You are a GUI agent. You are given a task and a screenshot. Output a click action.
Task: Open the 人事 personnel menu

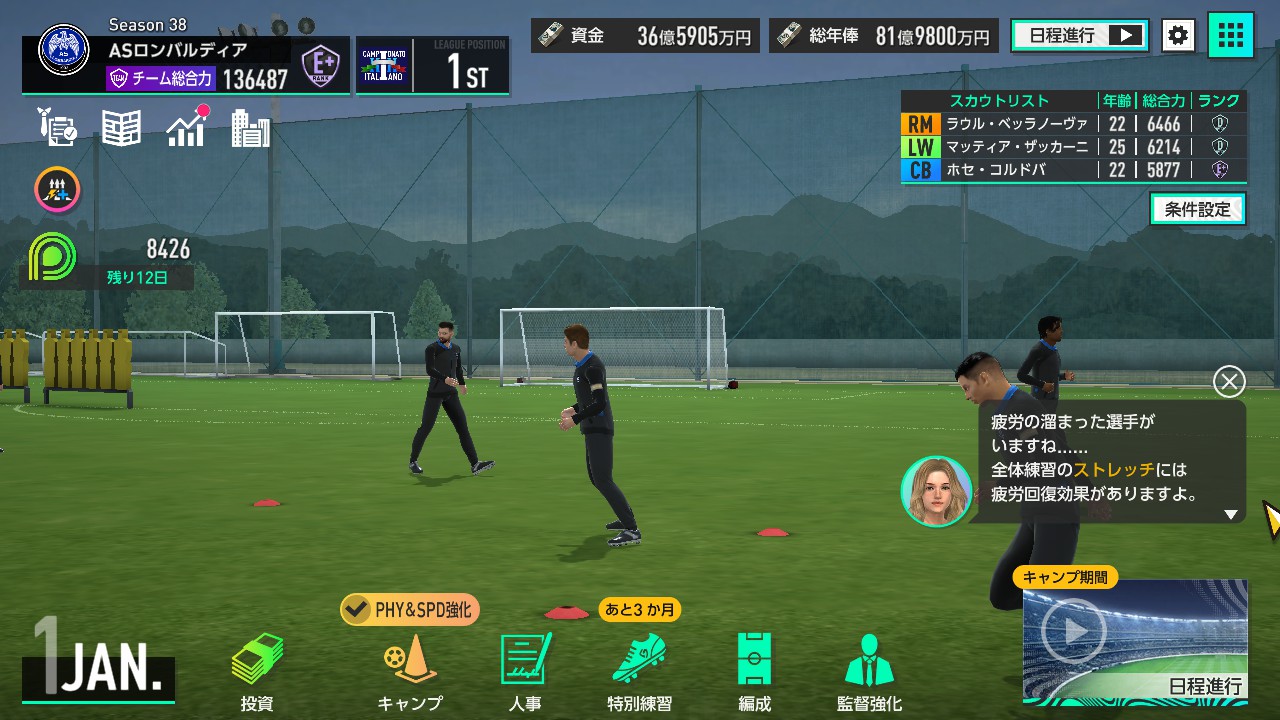click(525, 671)
